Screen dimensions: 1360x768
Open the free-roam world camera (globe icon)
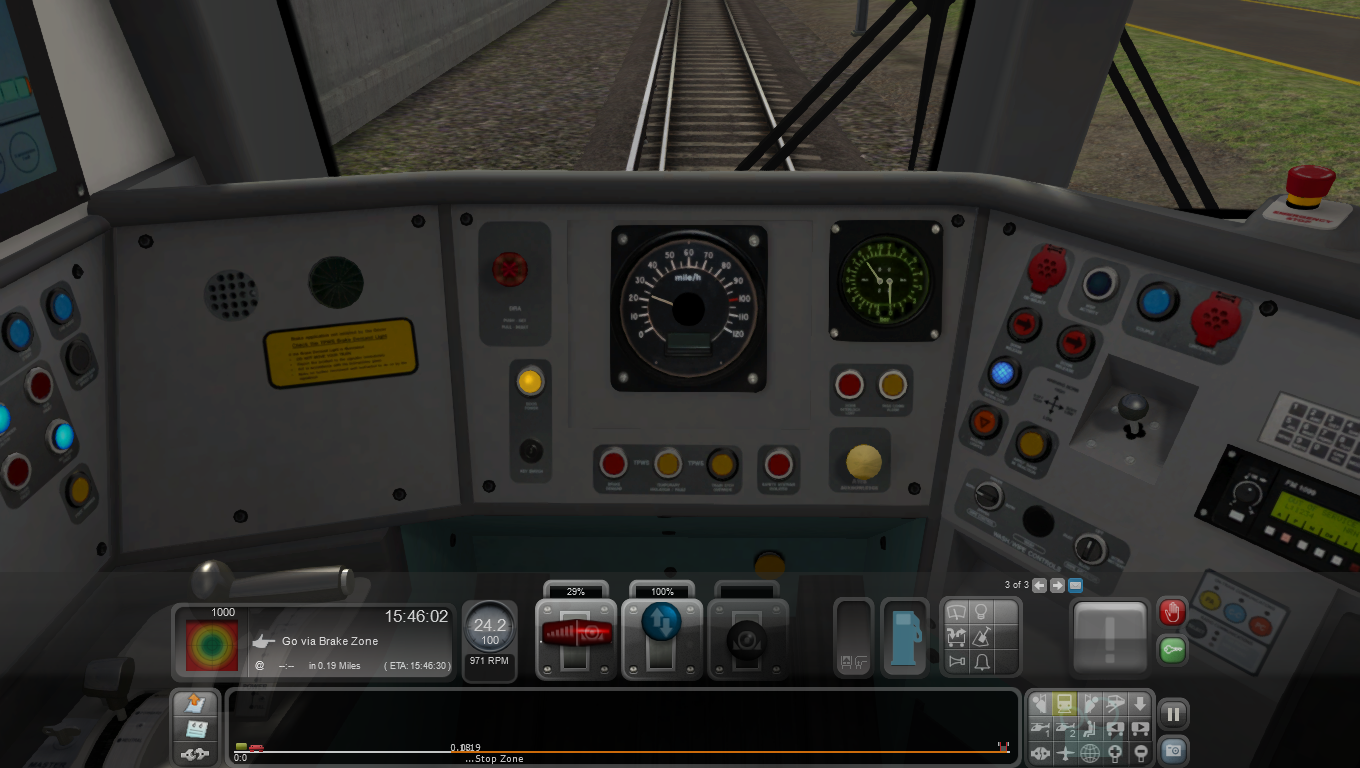[x=1089, y=752]
